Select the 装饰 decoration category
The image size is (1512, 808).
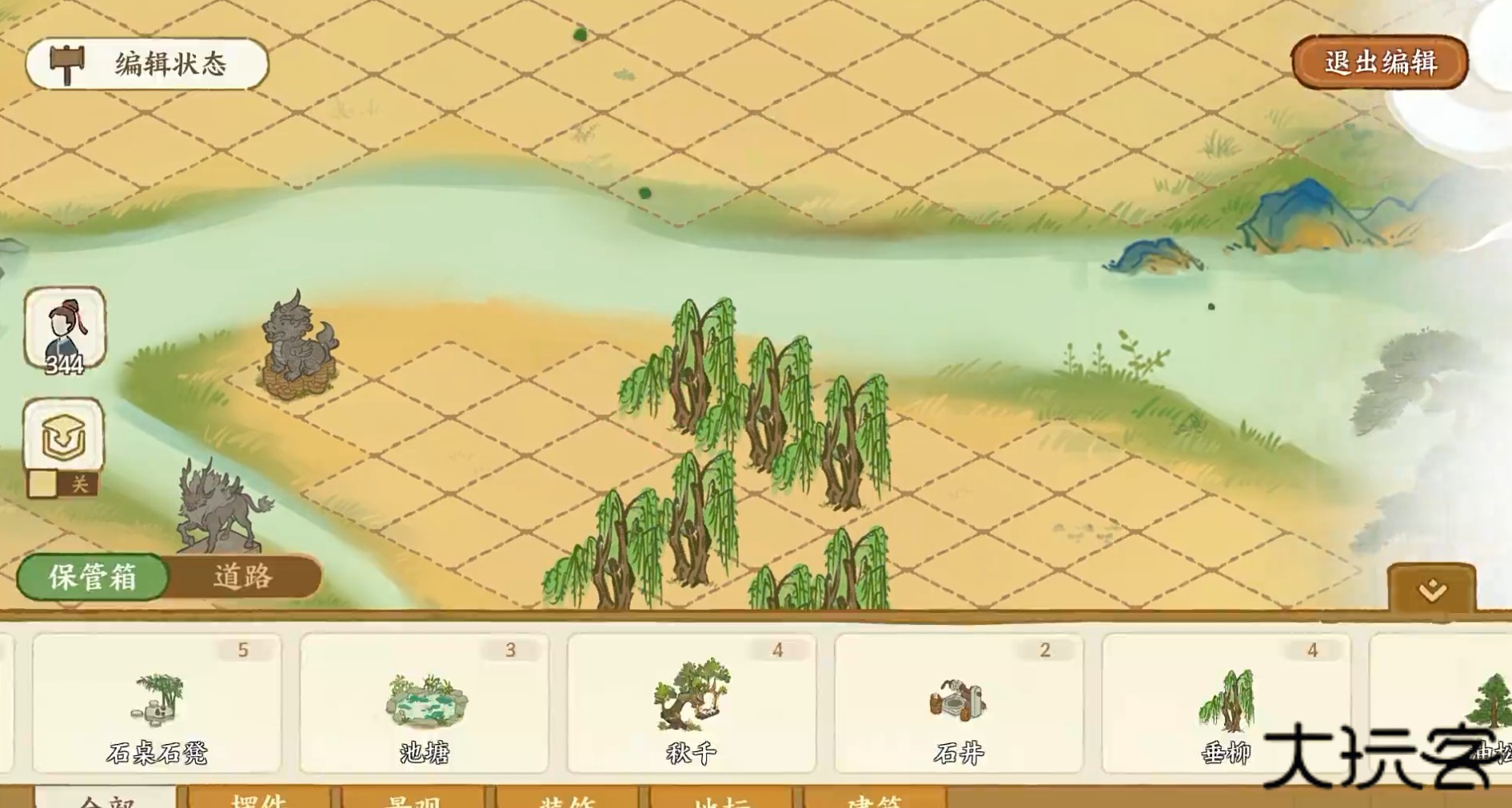point(567,799)
